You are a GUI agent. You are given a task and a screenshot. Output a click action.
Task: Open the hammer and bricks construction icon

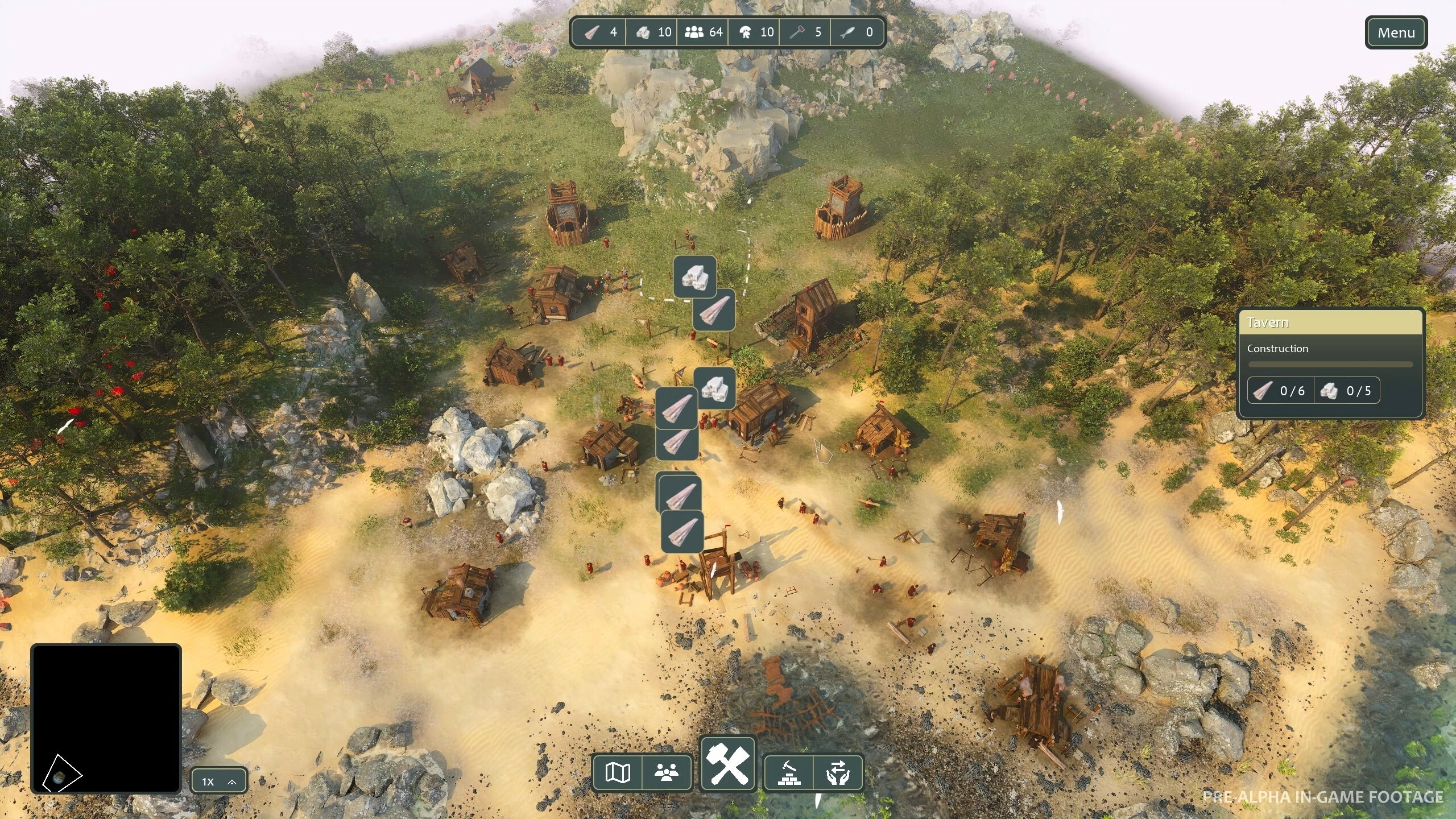point(789,772)
